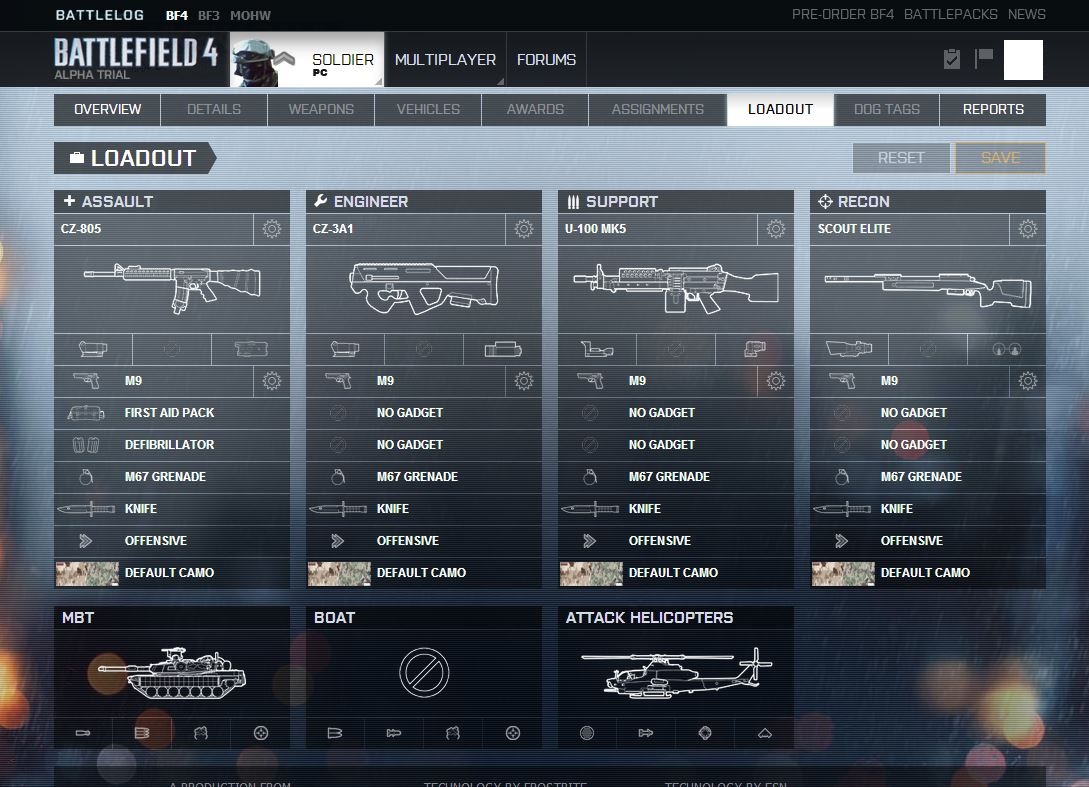Select the First Aid Pack gadget
The height and width of the screenshot is (787, 1089).
[x=171, y=412]
